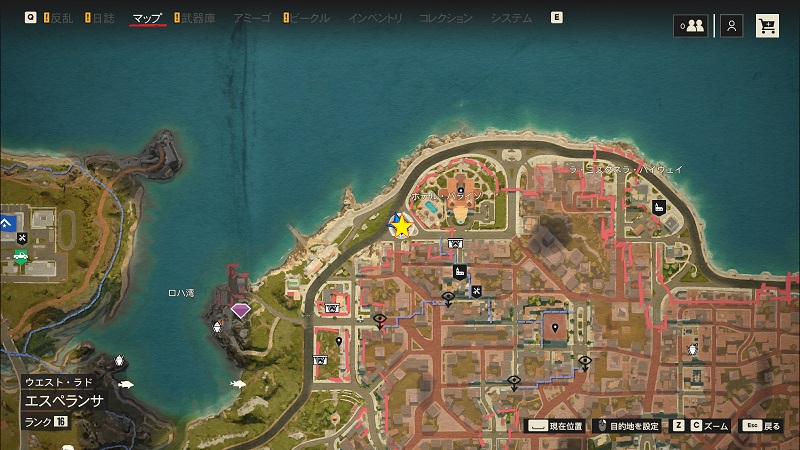Select the yellow star map marker

tap(402, 227)
